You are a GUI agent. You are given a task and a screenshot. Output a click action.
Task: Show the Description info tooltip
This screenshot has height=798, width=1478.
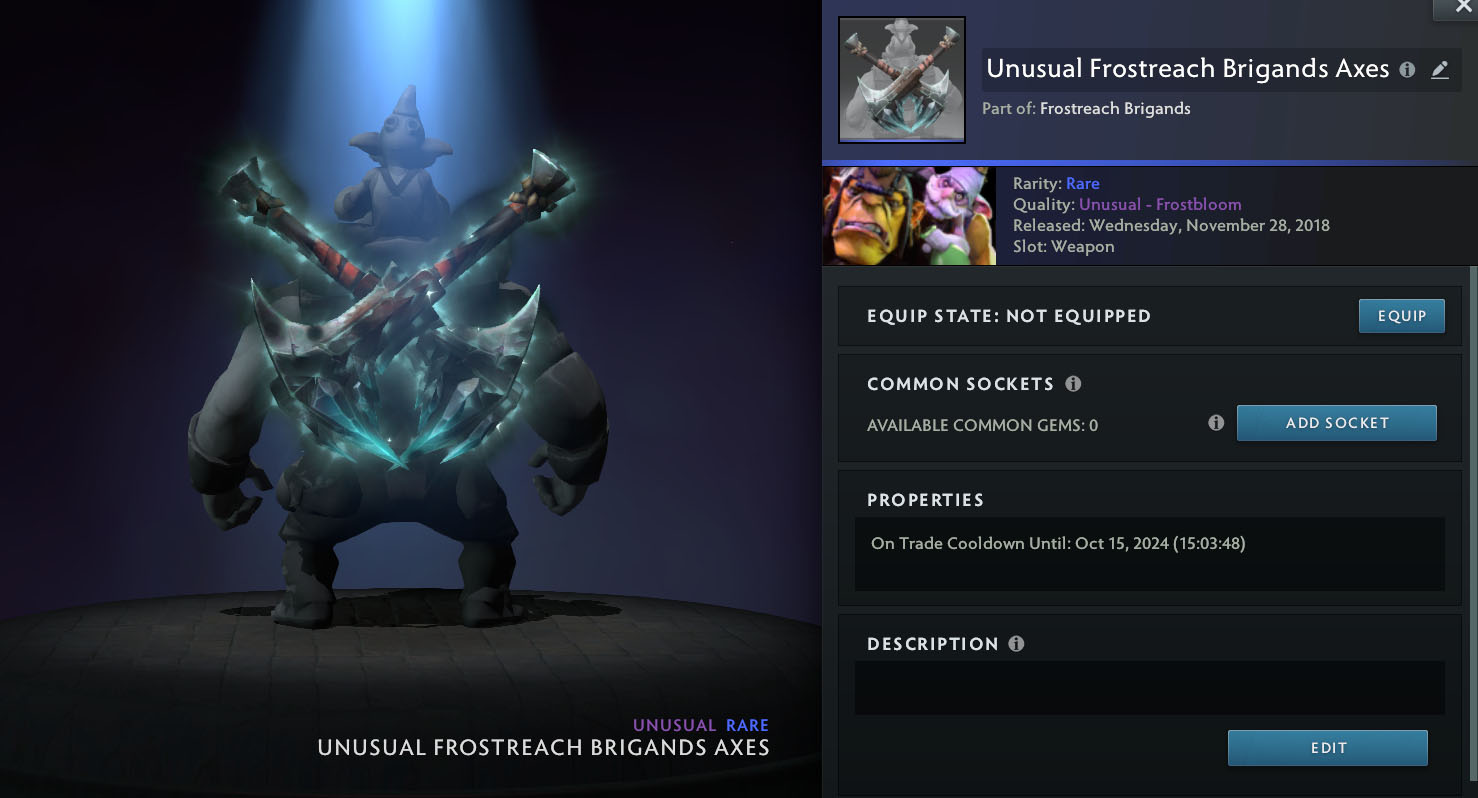pos(1016,644)
